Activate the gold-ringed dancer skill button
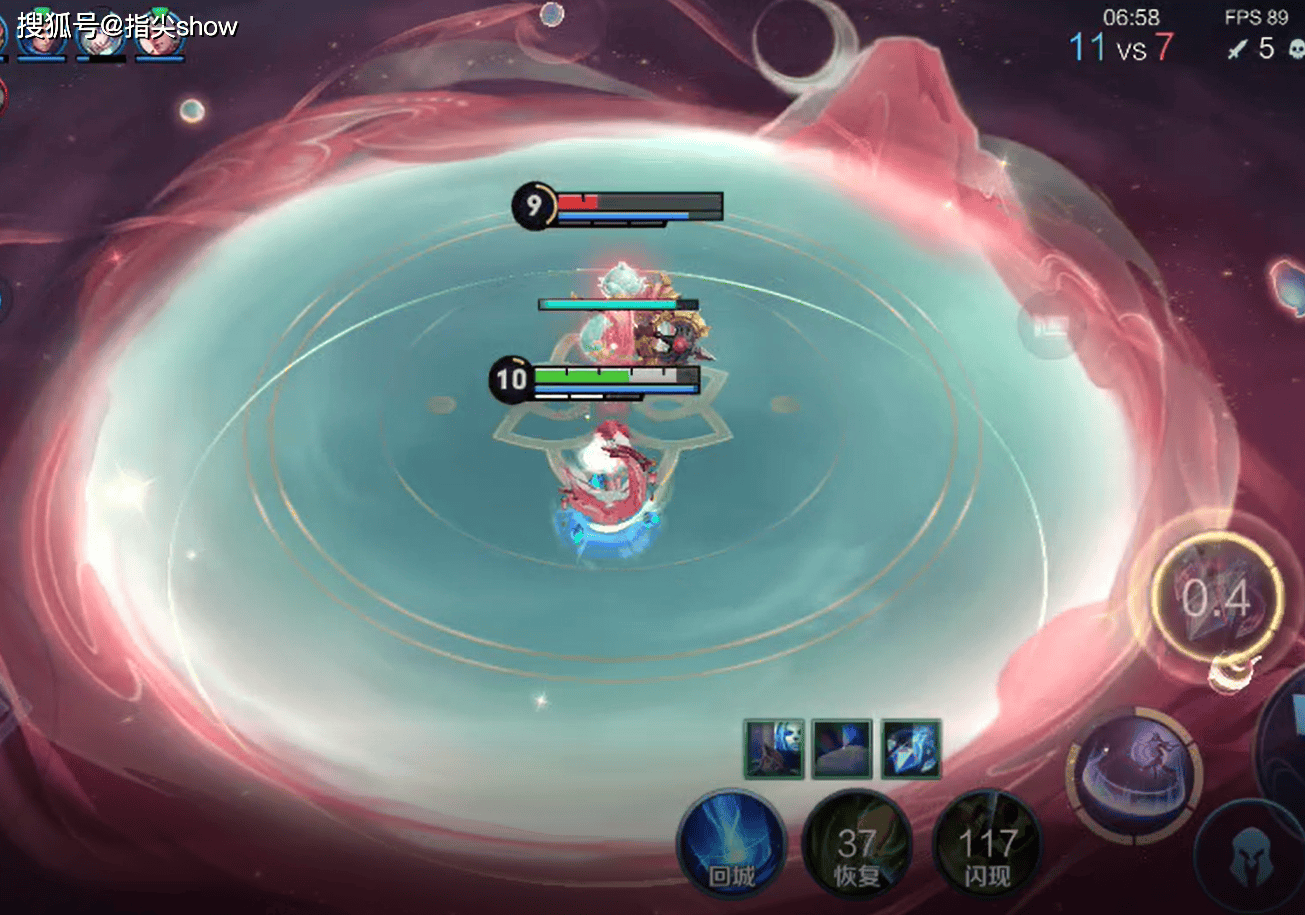 point(1134,775)
